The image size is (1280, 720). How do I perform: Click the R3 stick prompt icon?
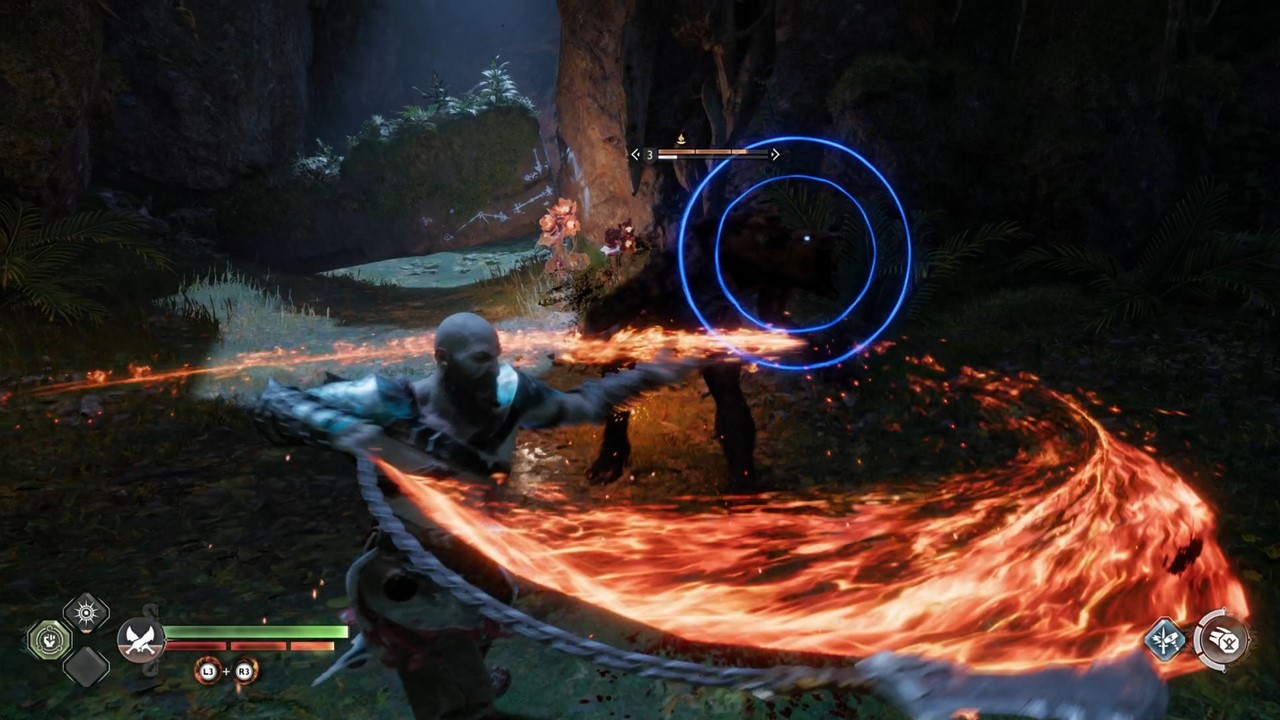(243, 672)
